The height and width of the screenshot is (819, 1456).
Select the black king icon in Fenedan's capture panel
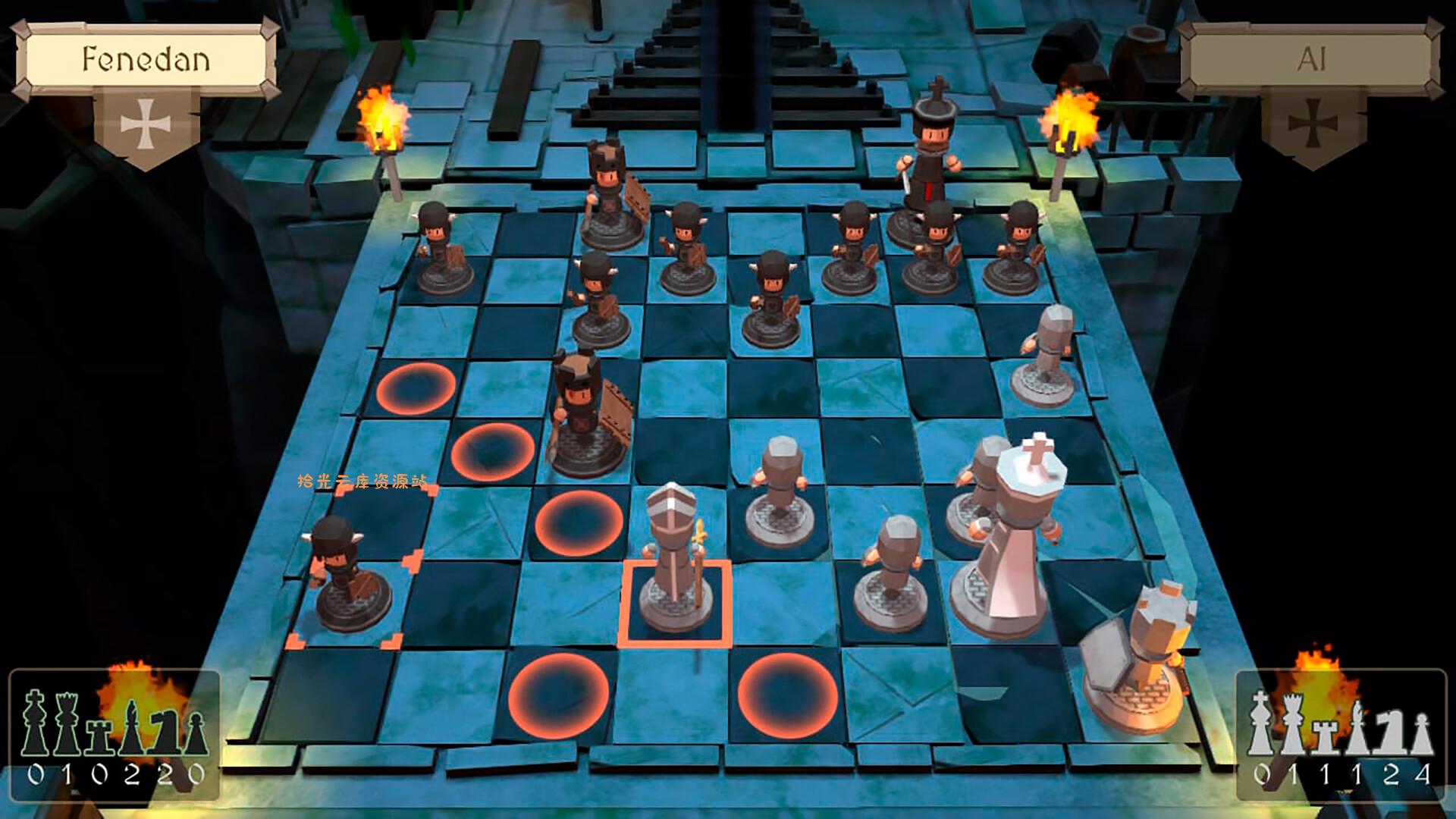click(34, 724)
